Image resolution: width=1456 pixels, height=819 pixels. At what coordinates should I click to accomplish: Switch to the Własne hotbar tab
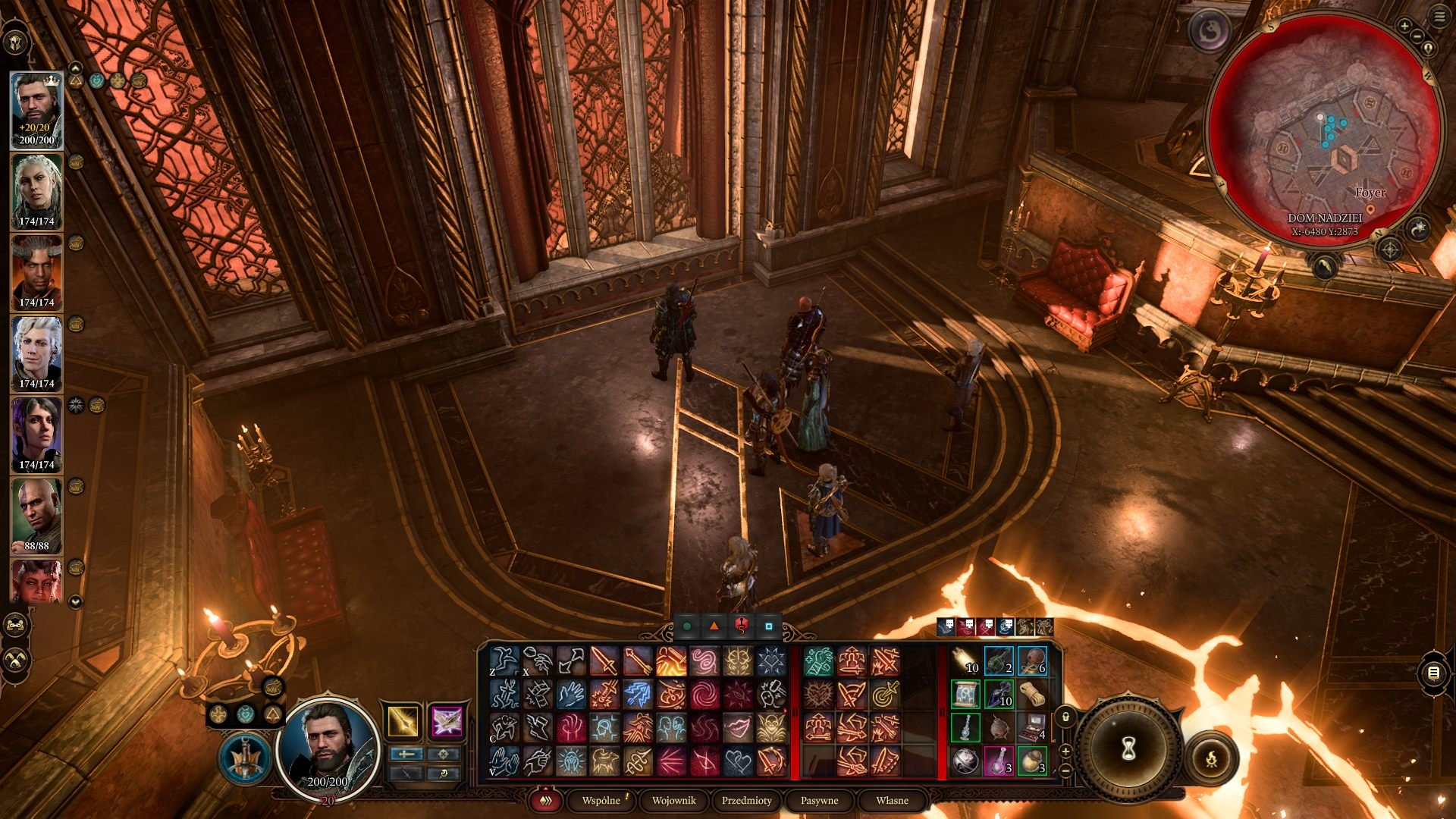pyautogui.click(x=892, y=800)
